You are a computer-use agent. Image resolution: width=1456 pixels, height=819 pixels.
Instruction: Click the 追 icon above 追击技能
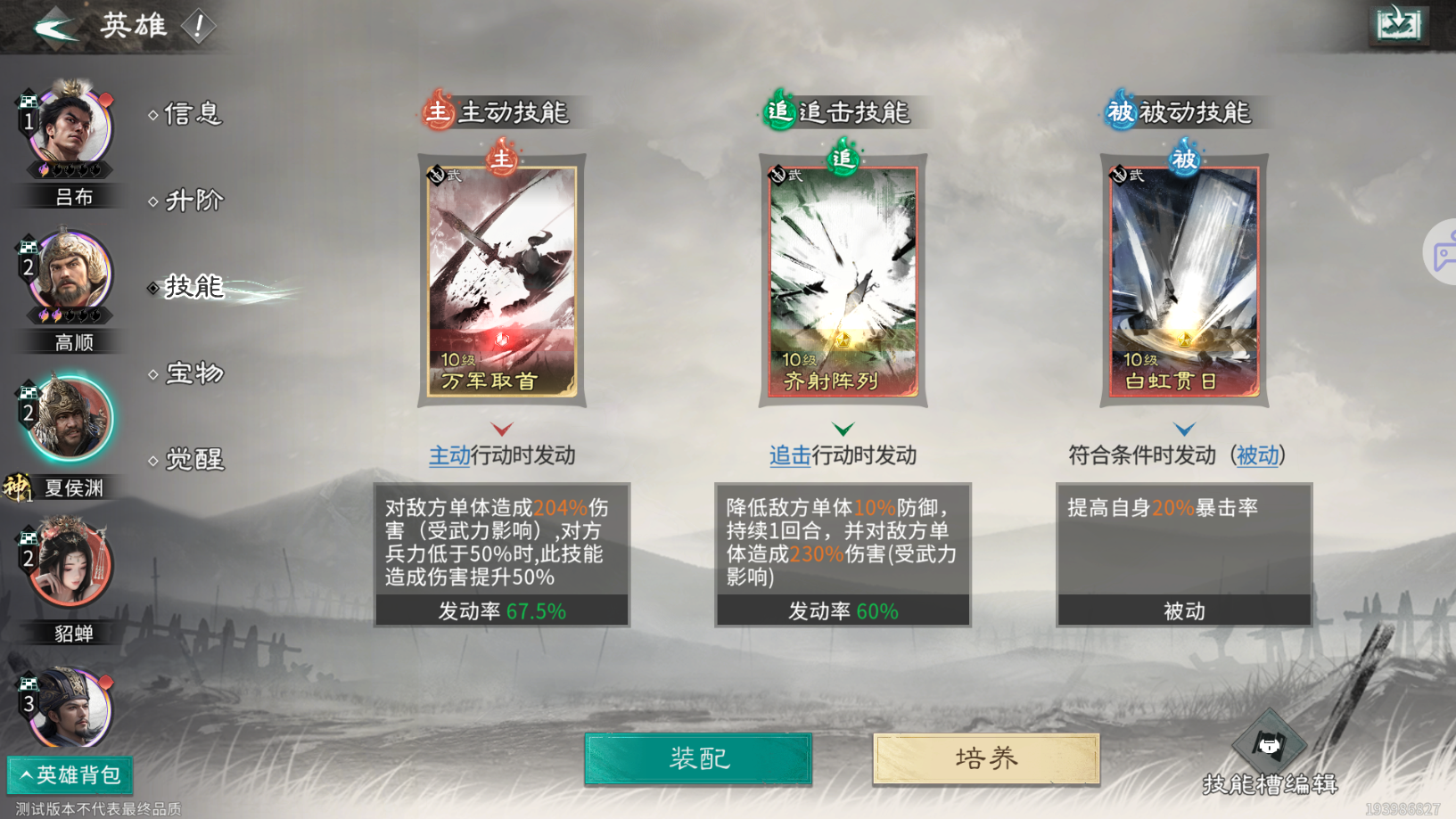tap(777, 112)
